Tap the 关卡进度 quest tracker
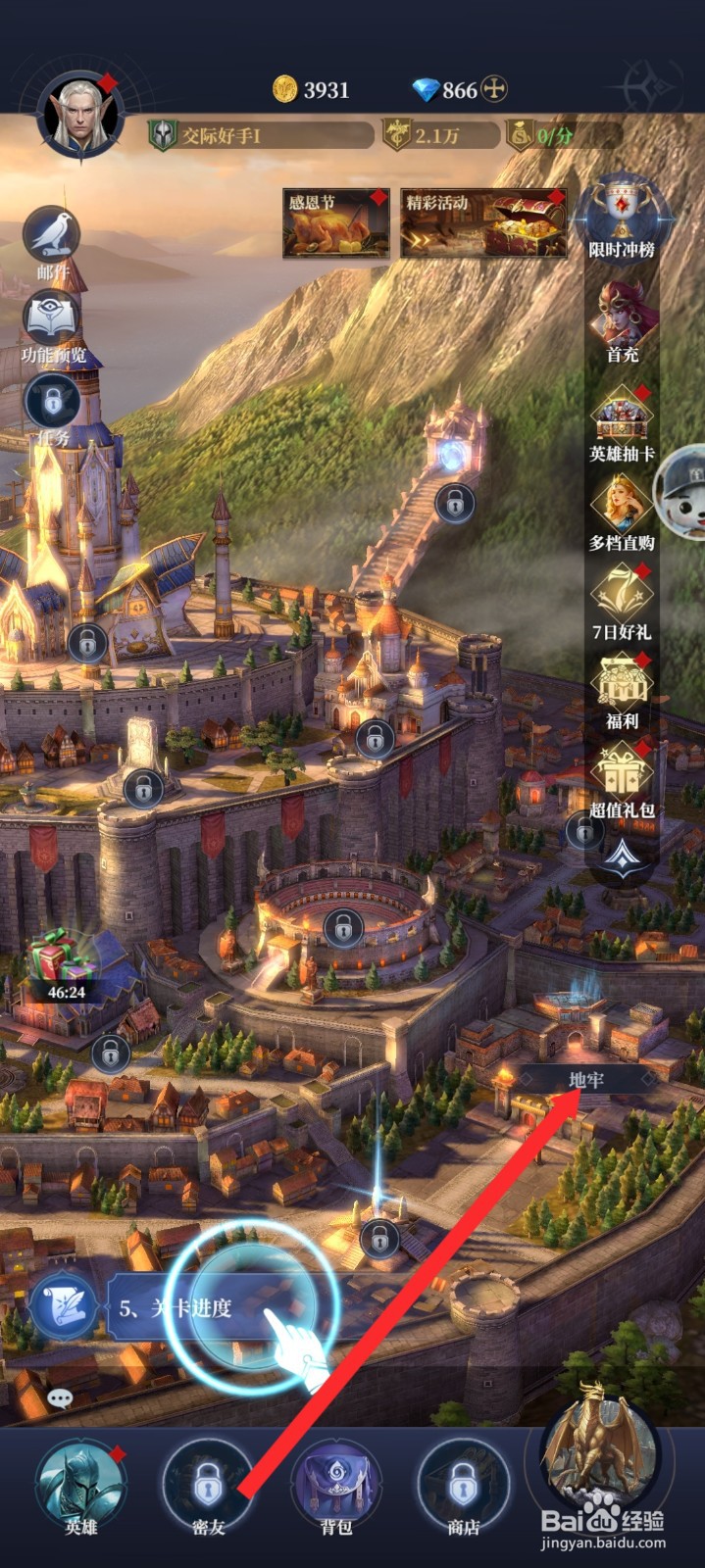 point(176,1308)
